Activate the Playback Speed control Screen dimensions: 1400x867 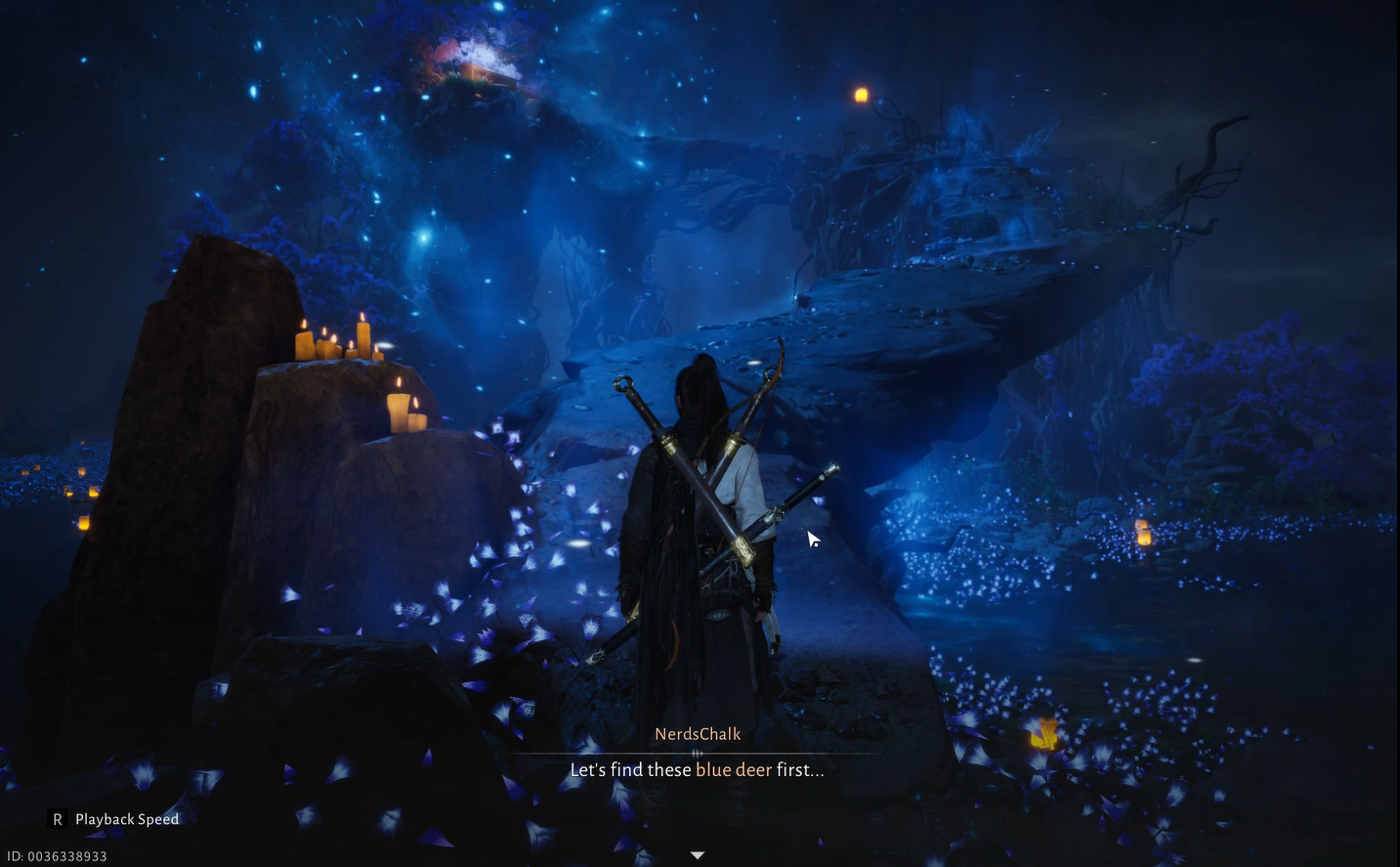point(126,819)
